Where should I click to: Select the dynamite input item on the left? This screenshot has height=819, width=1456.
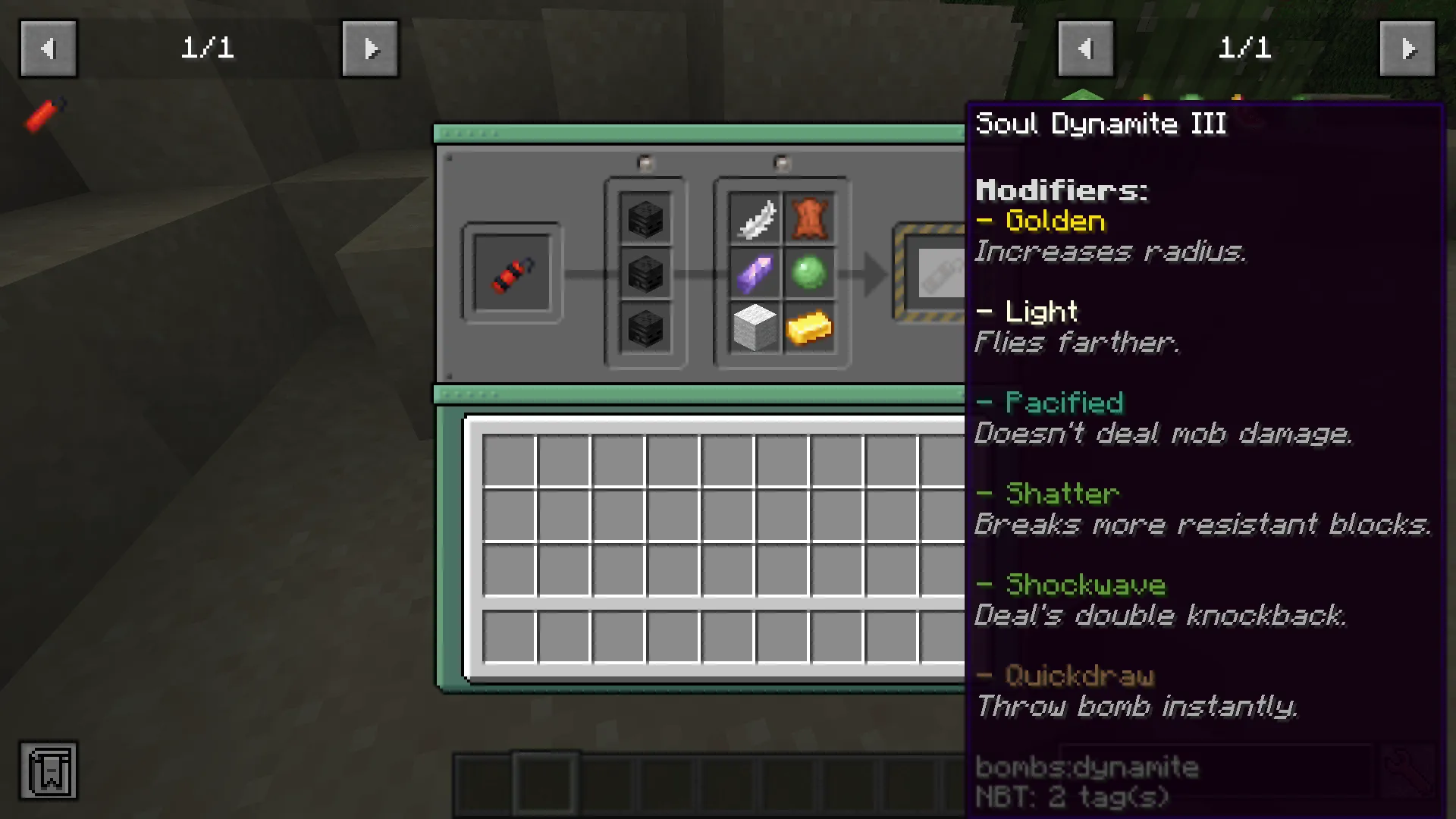512,273
